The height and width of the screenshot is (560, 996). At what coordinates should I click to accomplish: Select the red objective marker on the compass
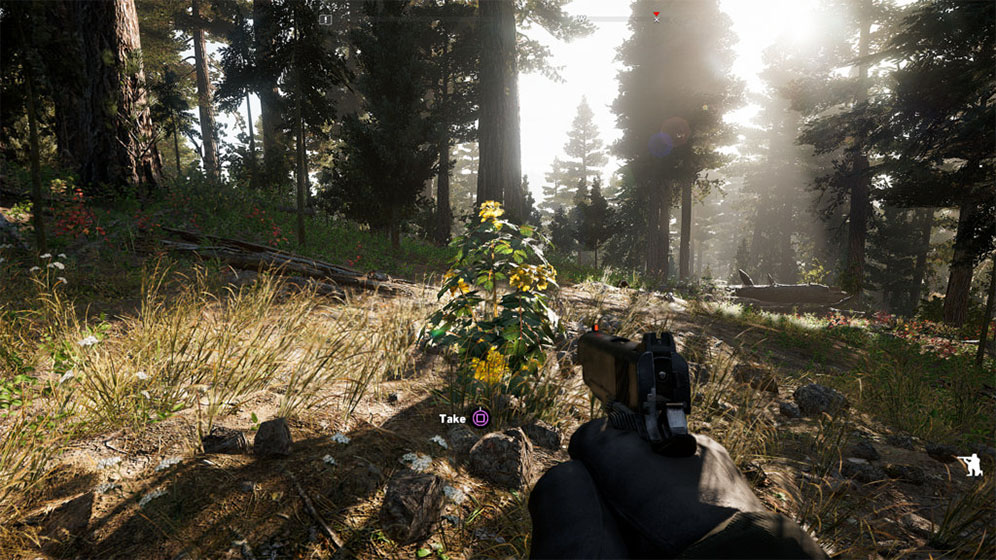pyautogui.click(x=657, y=16)
